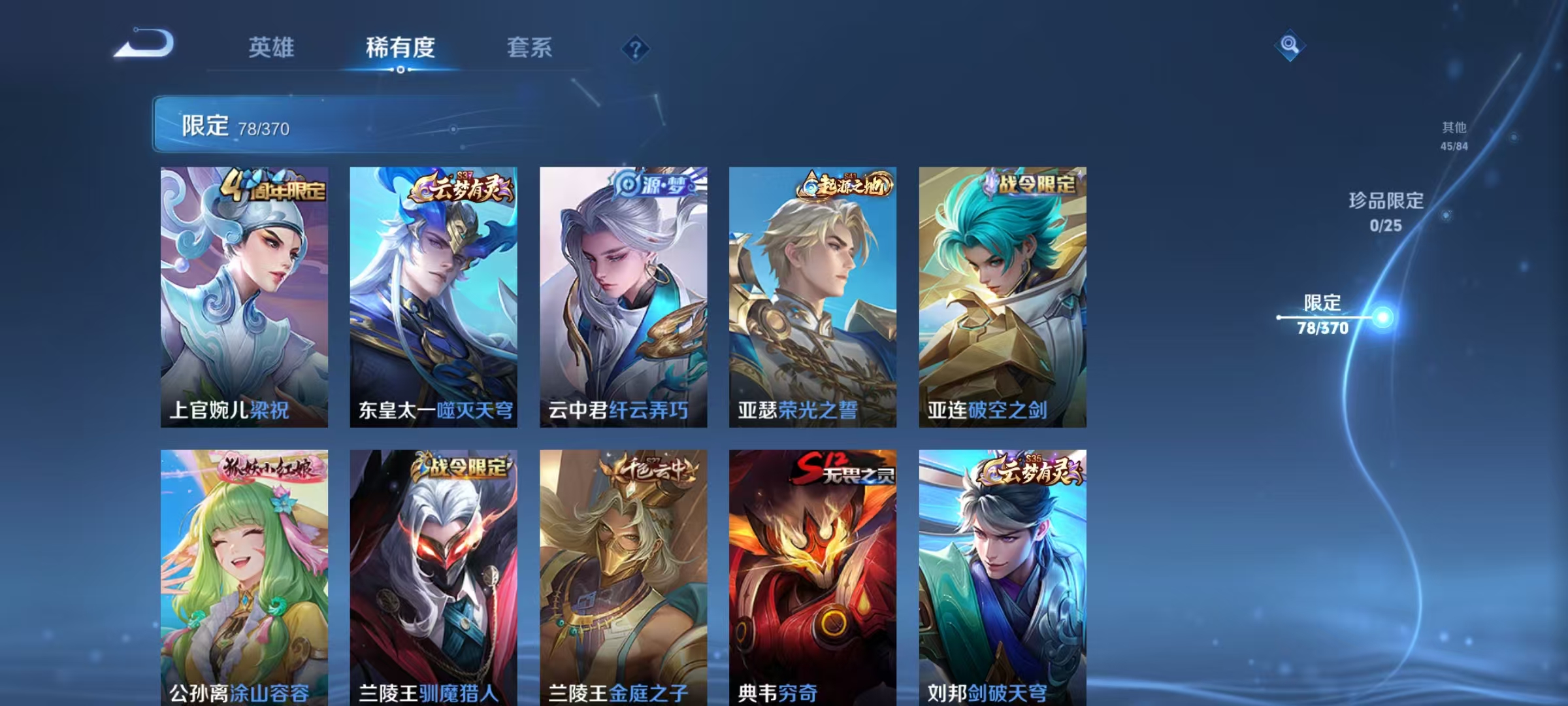Switch to the 套系 tab
Viewport: 1568px width, 706px height.
click(x=530, y=48)
